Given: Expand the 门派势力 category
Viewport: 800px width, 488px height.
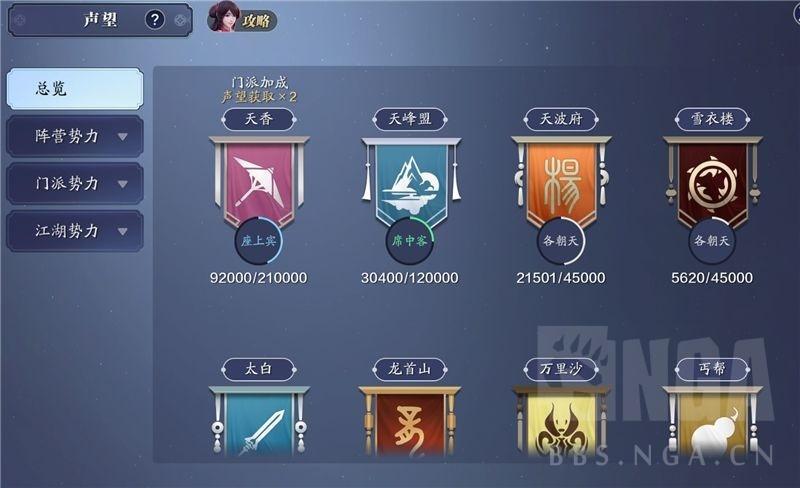Looking at the screenshot, I should tap(75, 184).
